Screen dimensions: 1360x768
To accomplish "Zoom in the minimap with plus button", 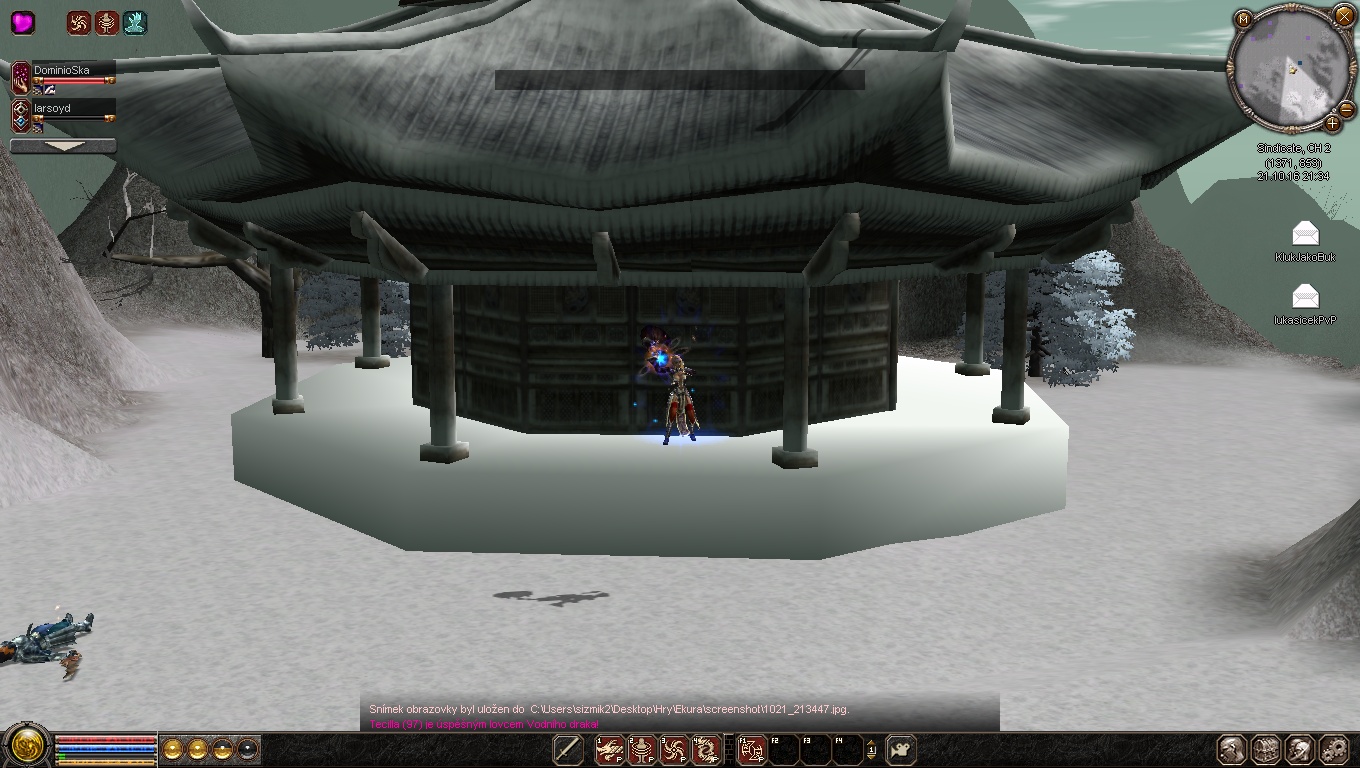I will pyautogui.click(x=1332, y=124).
